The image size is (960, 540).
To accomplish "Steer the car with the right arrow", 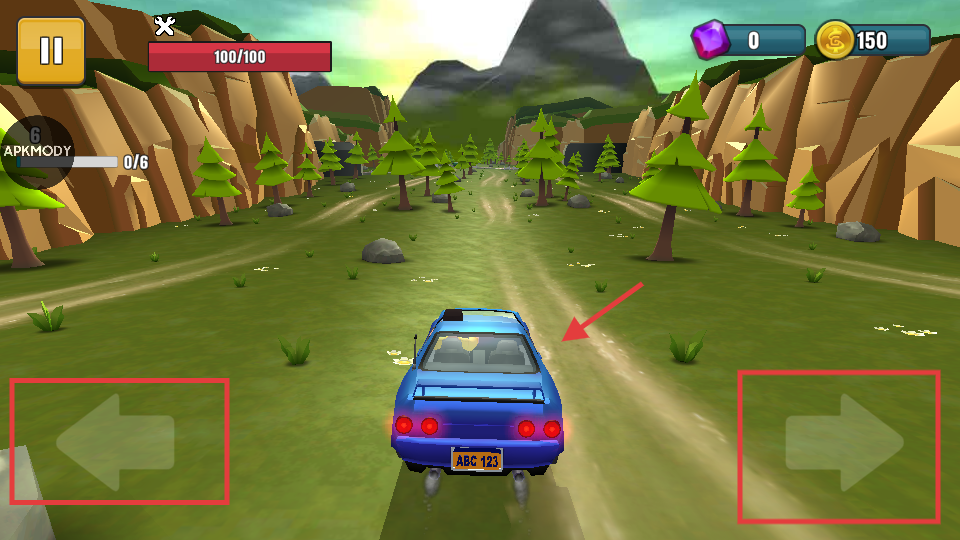I will point(843,443).
